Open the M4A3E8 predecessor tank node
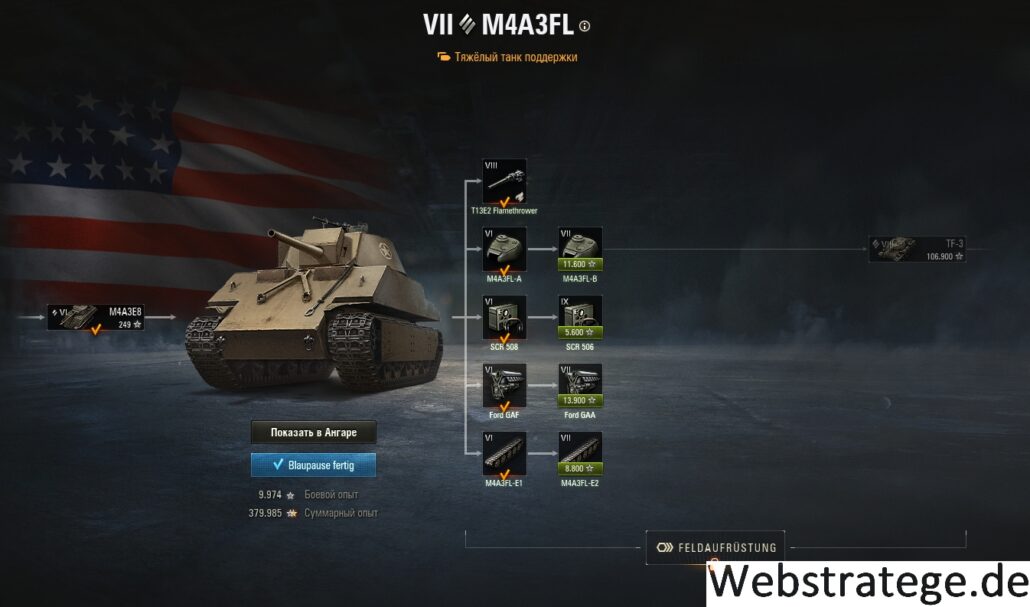 pyautogui.click(x=97, y=317)
